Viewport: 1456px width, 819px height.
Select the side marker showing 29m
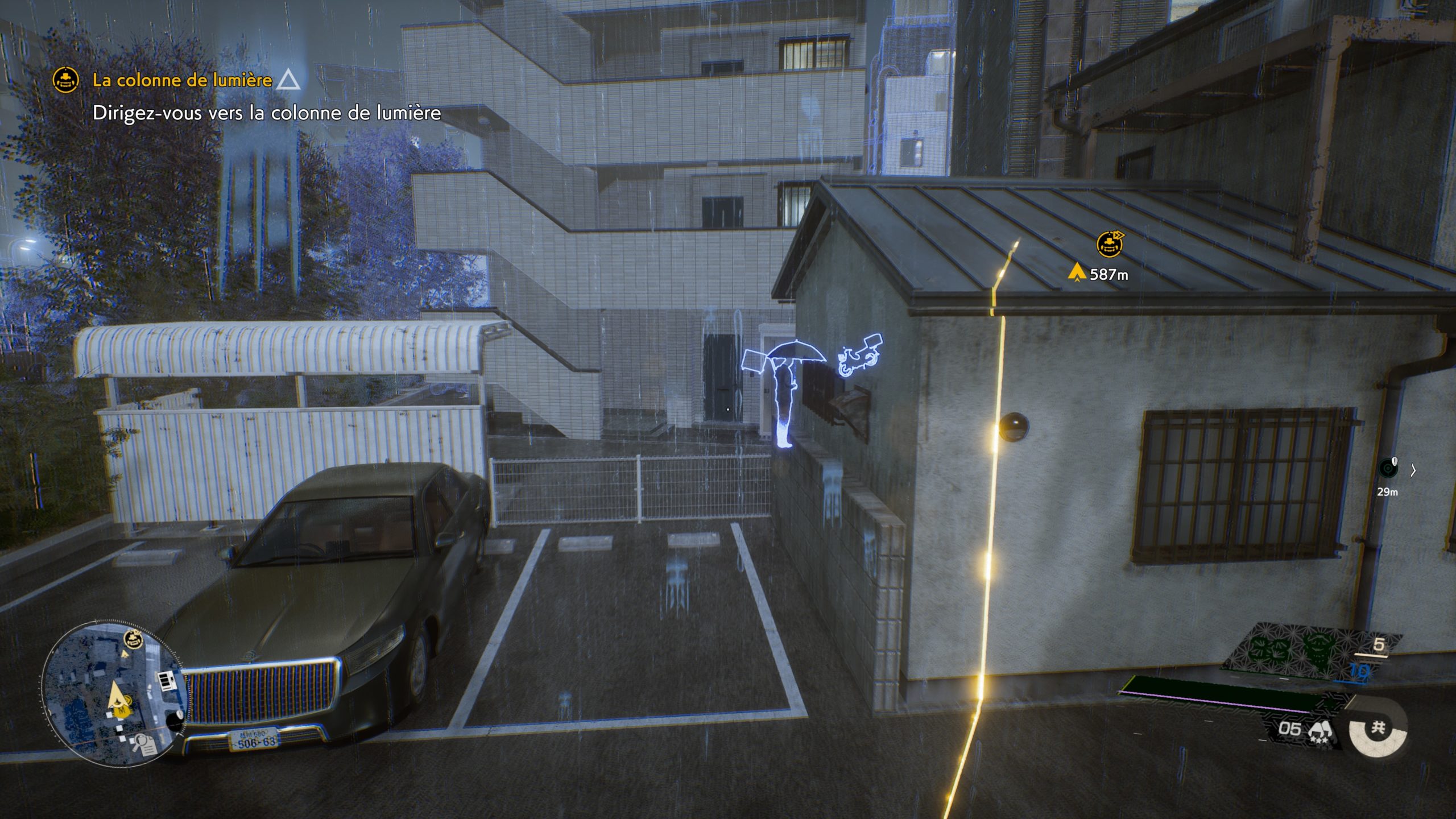[1388, 469]
